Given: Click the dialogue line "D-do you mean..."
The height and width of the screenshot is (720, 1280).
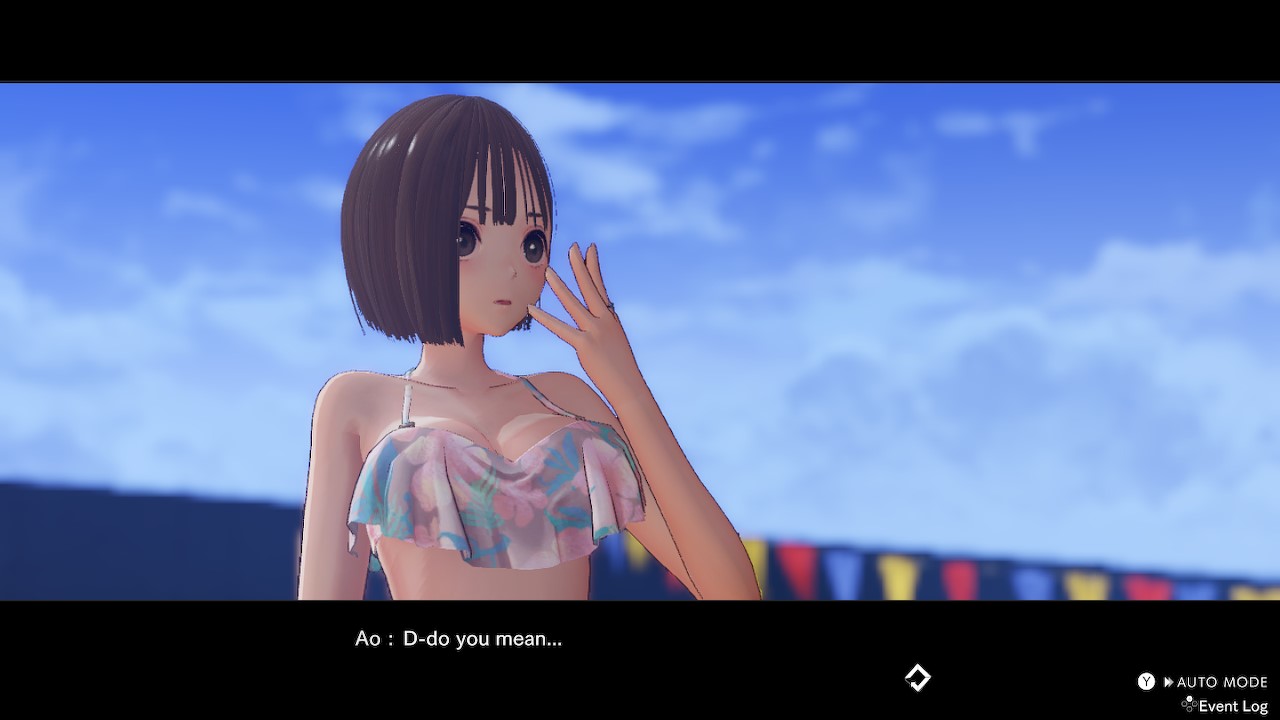Looking at the screenshot, I should point(485,639).
